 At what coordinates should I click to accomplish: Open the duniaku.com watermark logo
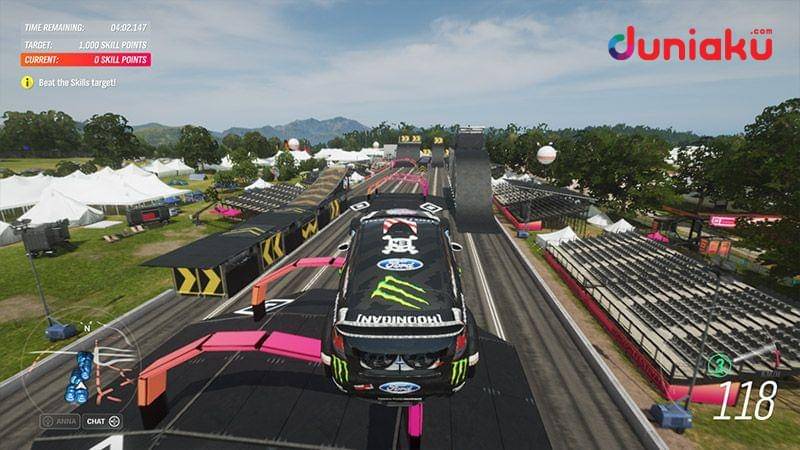689,45
